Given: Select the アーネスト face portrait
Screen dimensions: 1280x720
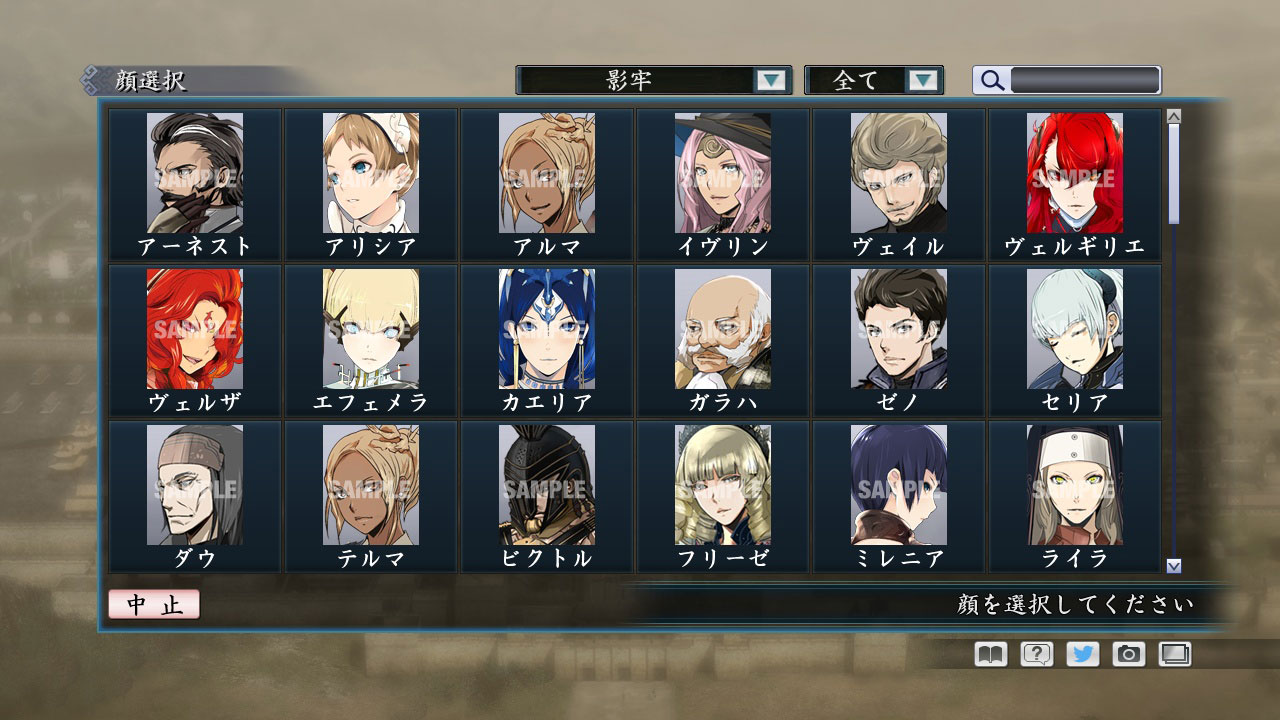Looking at the screenshot, I should pos(195,172).
